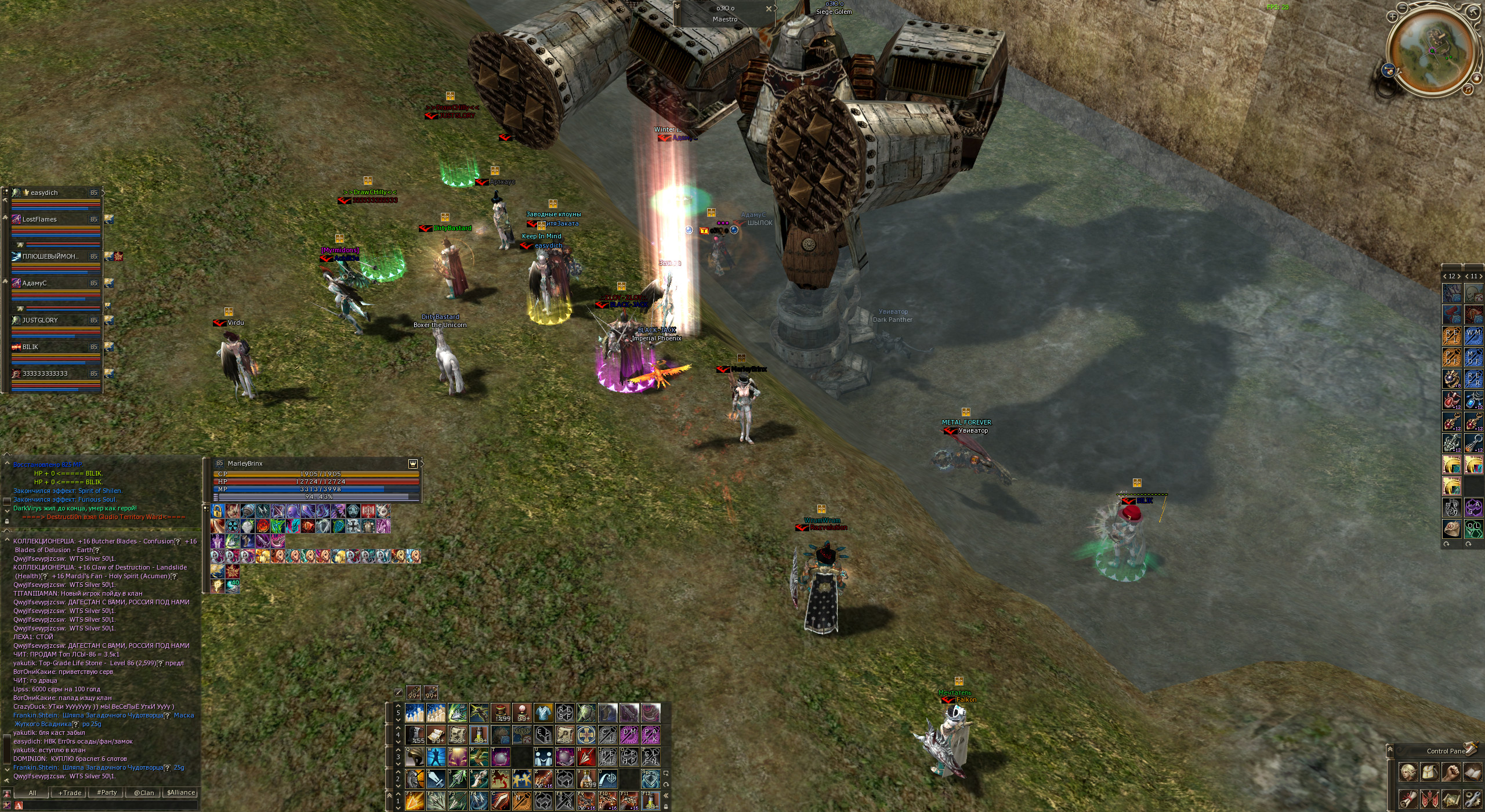The width and height of the screenshot is (1485, 812).
Task: Use the D M purple macro slot
Action: click(x=629, y=735)
